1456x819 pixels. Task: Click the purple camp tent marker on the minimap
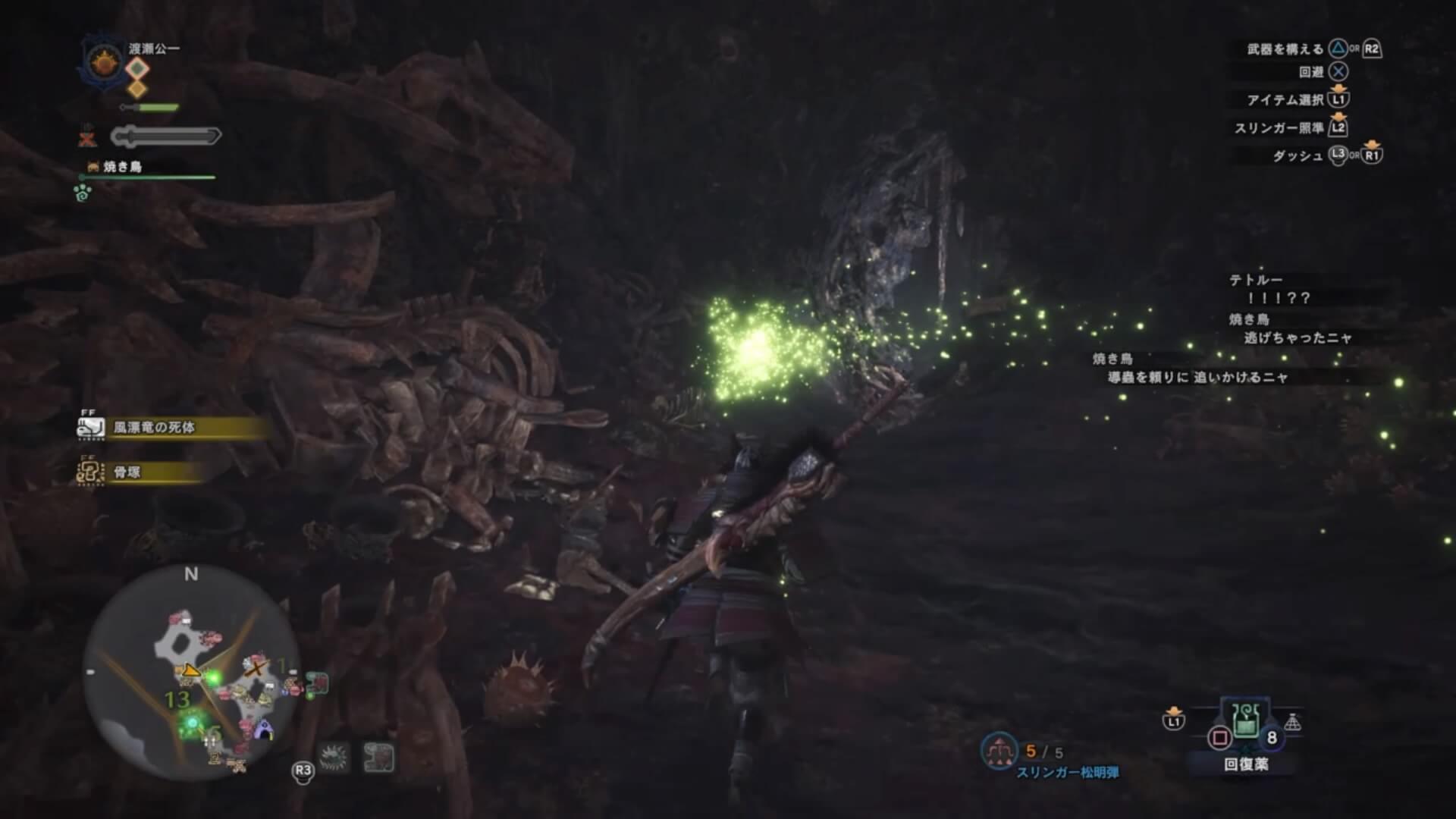(264, 732)
